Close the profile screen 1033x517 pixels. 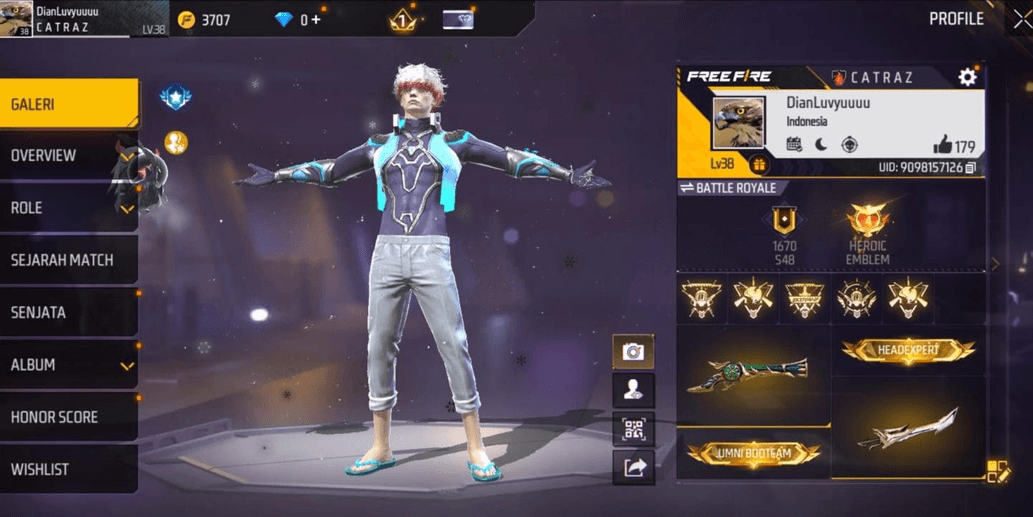tap(1021, 19)
